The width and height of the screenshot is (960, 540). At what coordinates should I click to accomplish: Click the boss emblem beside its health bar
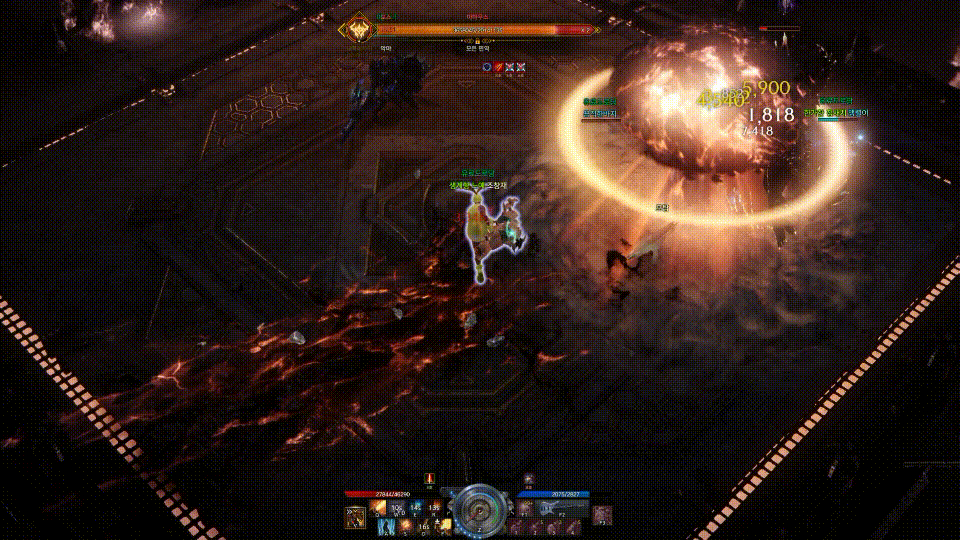[x=358, y=31]
